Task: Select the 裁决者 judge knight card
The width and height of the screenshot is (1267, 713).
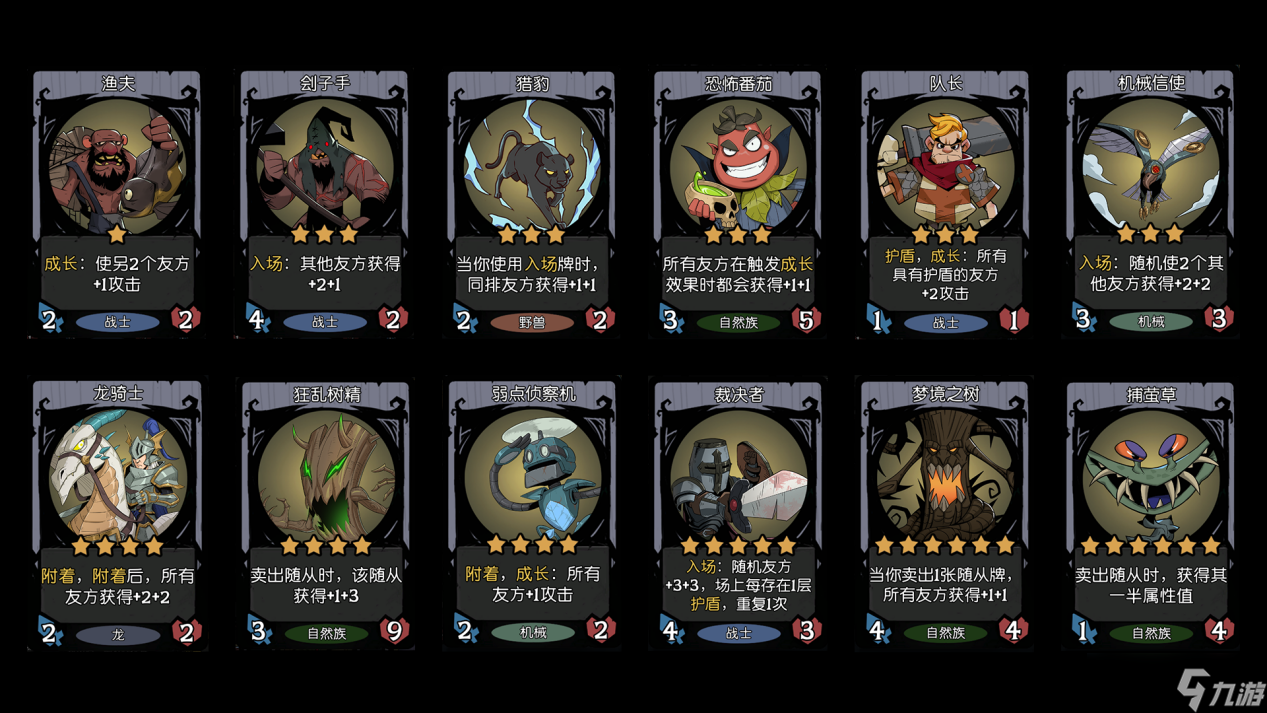Action: 738,514
